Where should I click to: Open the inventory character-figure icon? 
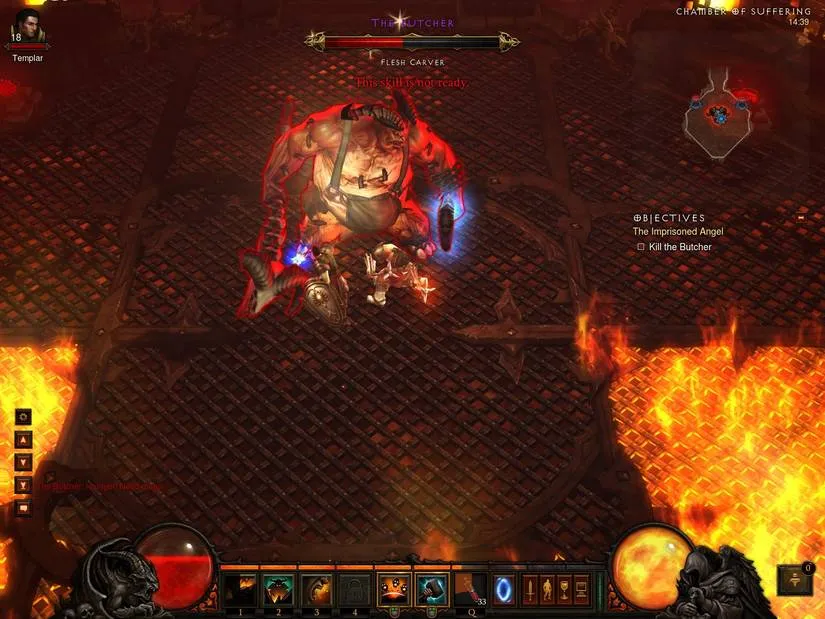(x=548, y=589)
